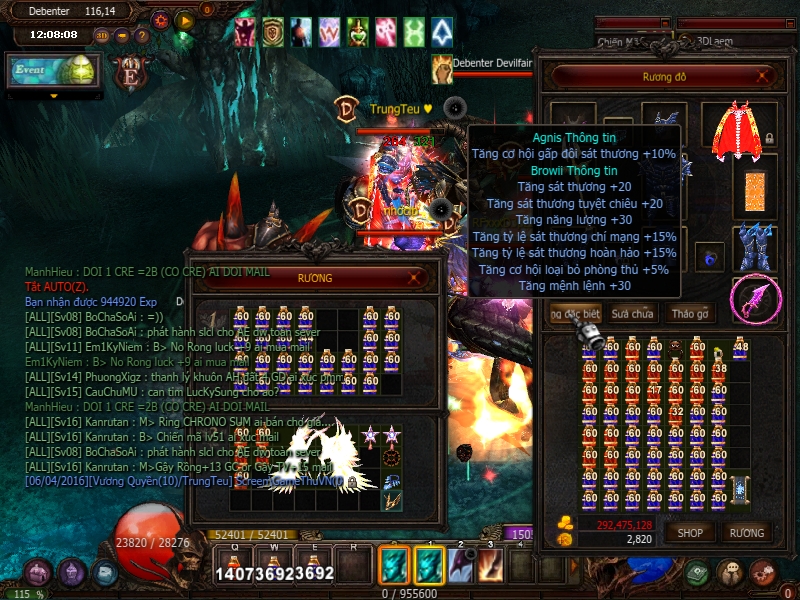Click the RƯƠNG button beside SHOP

pos(747,533)
